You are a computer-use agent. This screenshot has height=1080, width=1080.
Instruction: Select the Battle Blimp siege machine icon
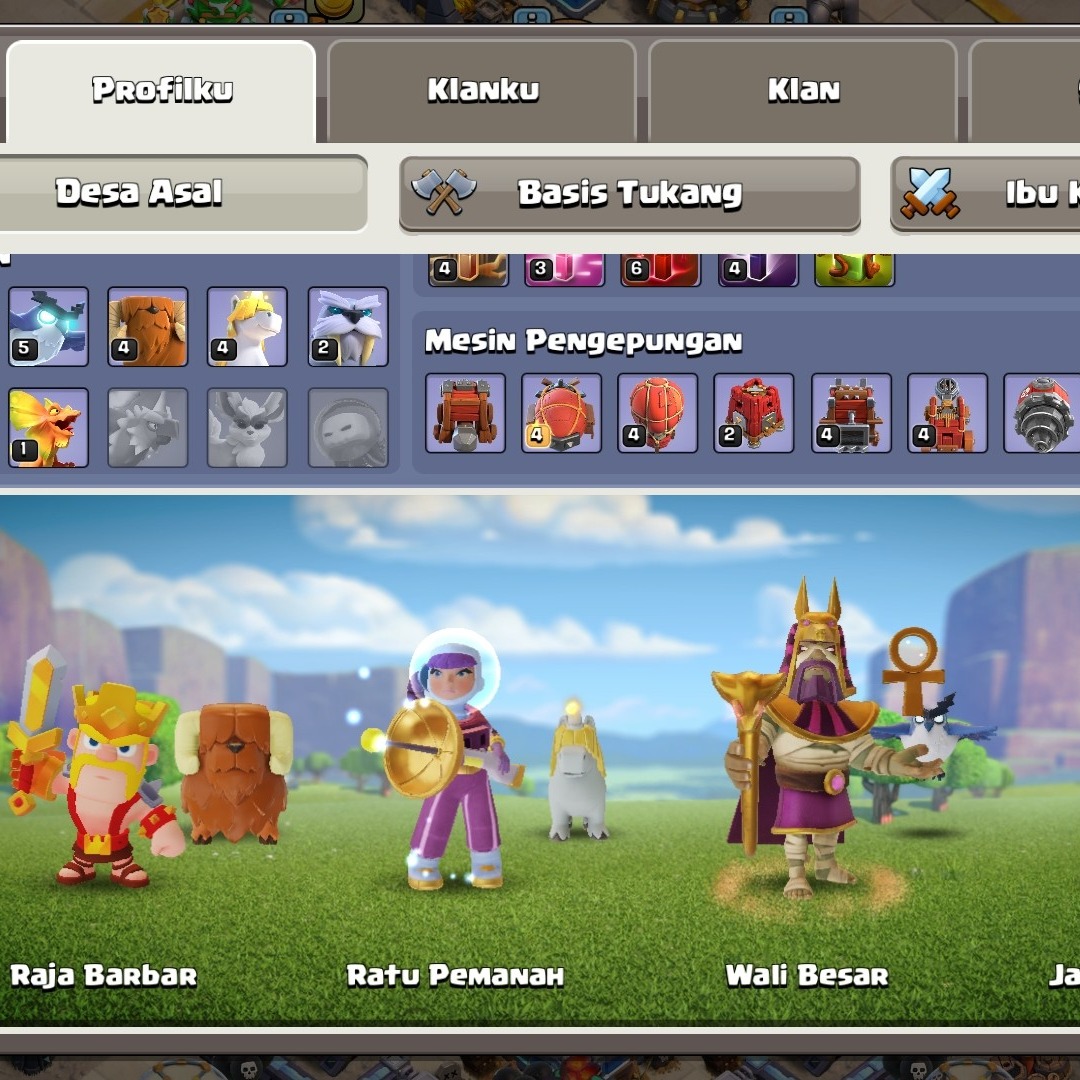561,413
